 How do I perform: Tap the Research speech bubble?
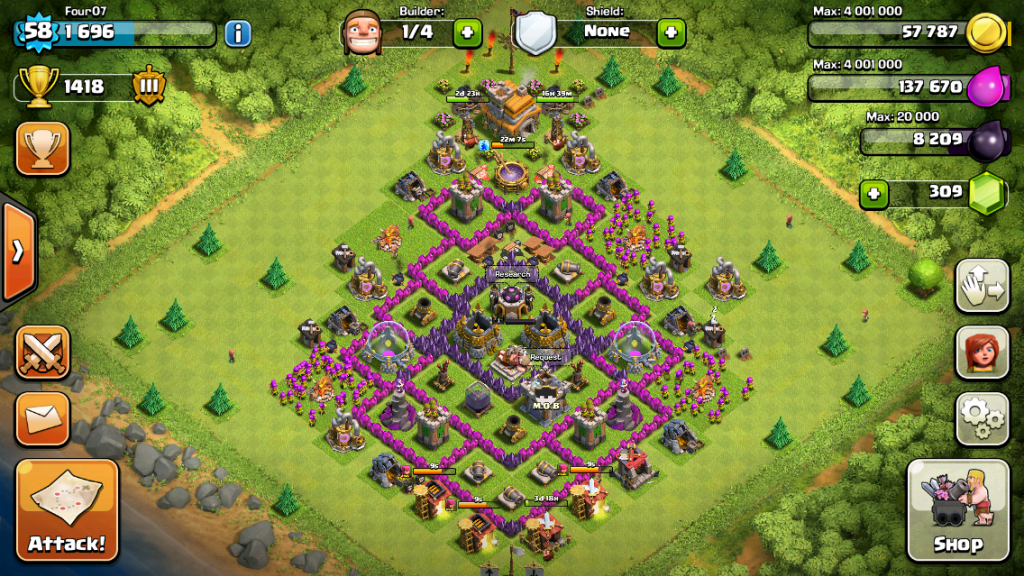tap(511, 274)
